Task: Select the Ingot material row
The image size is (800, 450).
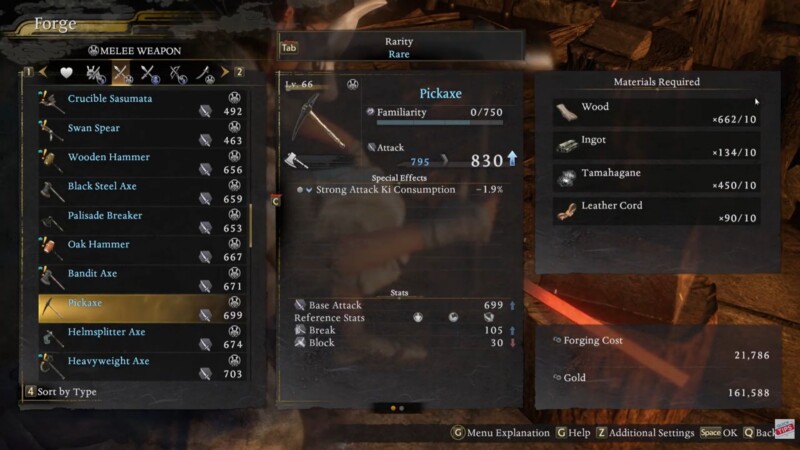Action: [x=656, y=145]
